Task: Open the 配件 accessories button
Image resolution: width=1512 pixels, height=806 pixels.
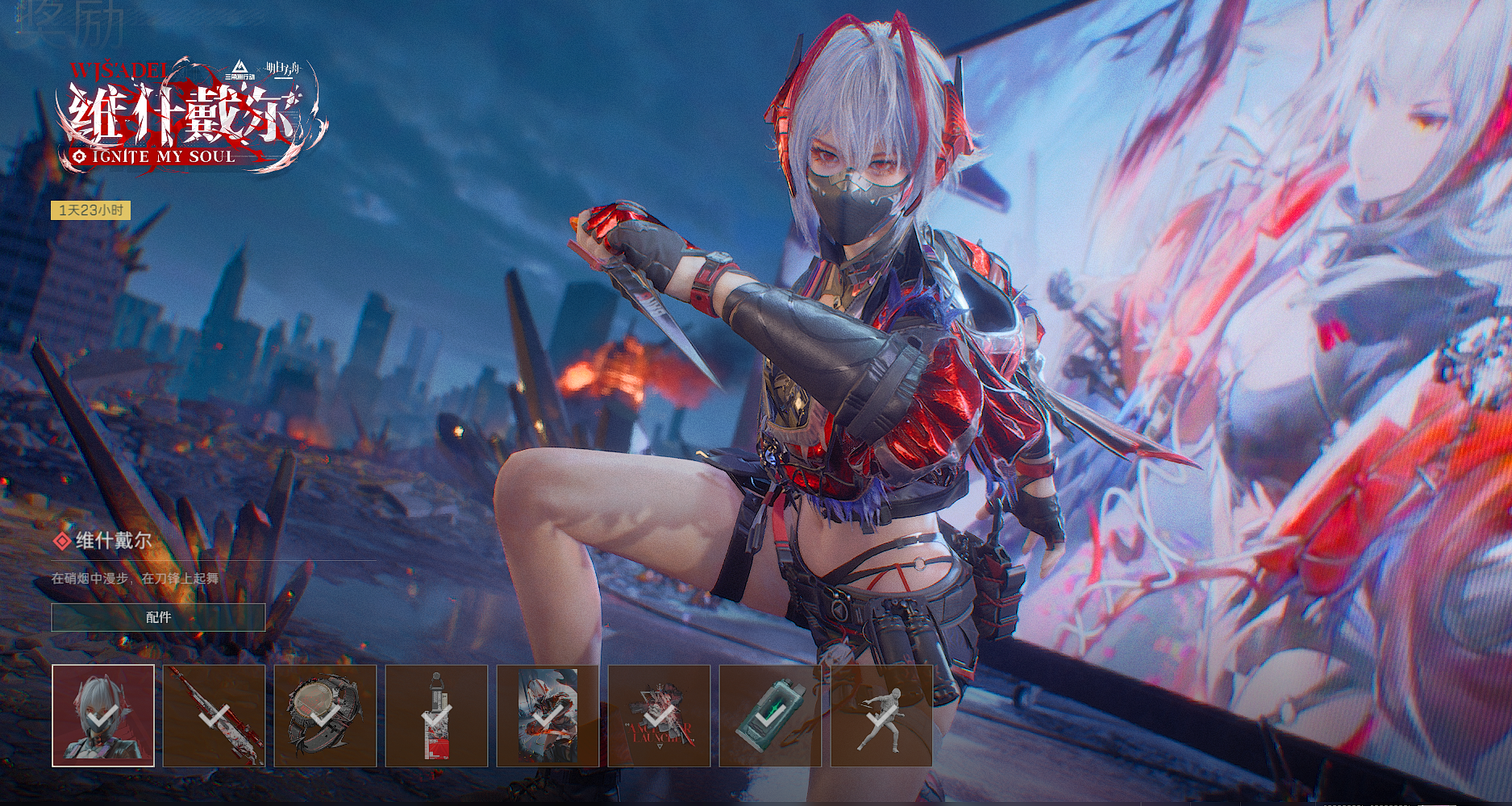Action: click(158, 617)
